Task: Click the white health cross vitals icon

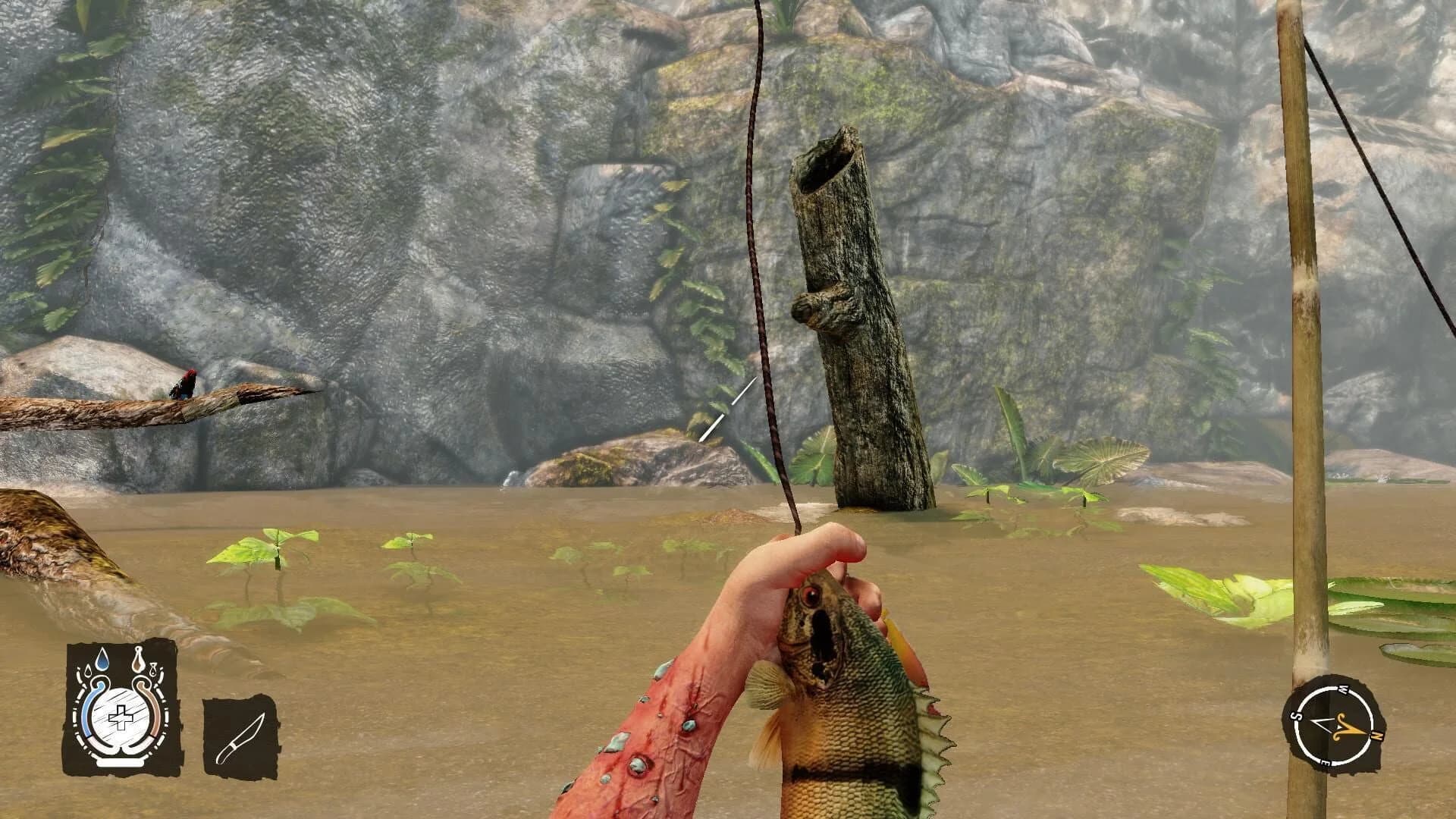Action: click(121, 717)
